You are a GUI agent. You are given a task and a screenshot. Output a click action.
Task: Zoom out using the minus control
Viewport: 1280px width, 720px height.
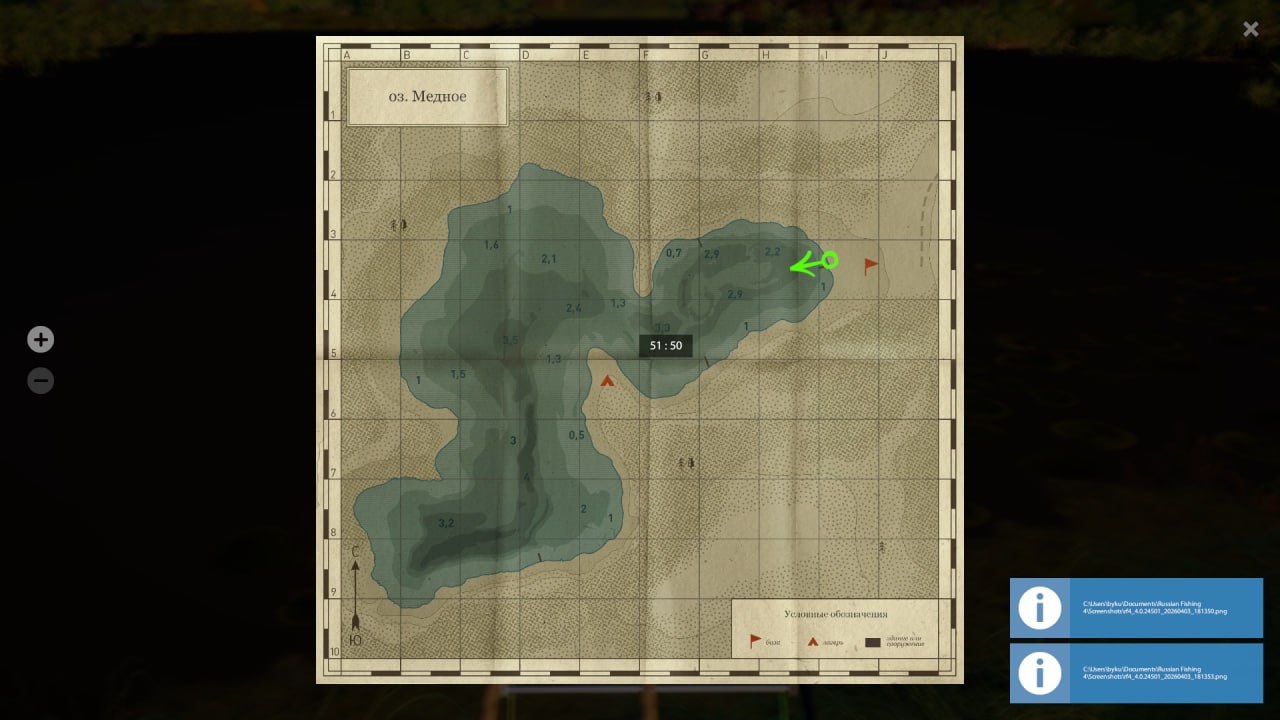pos(40,380)
